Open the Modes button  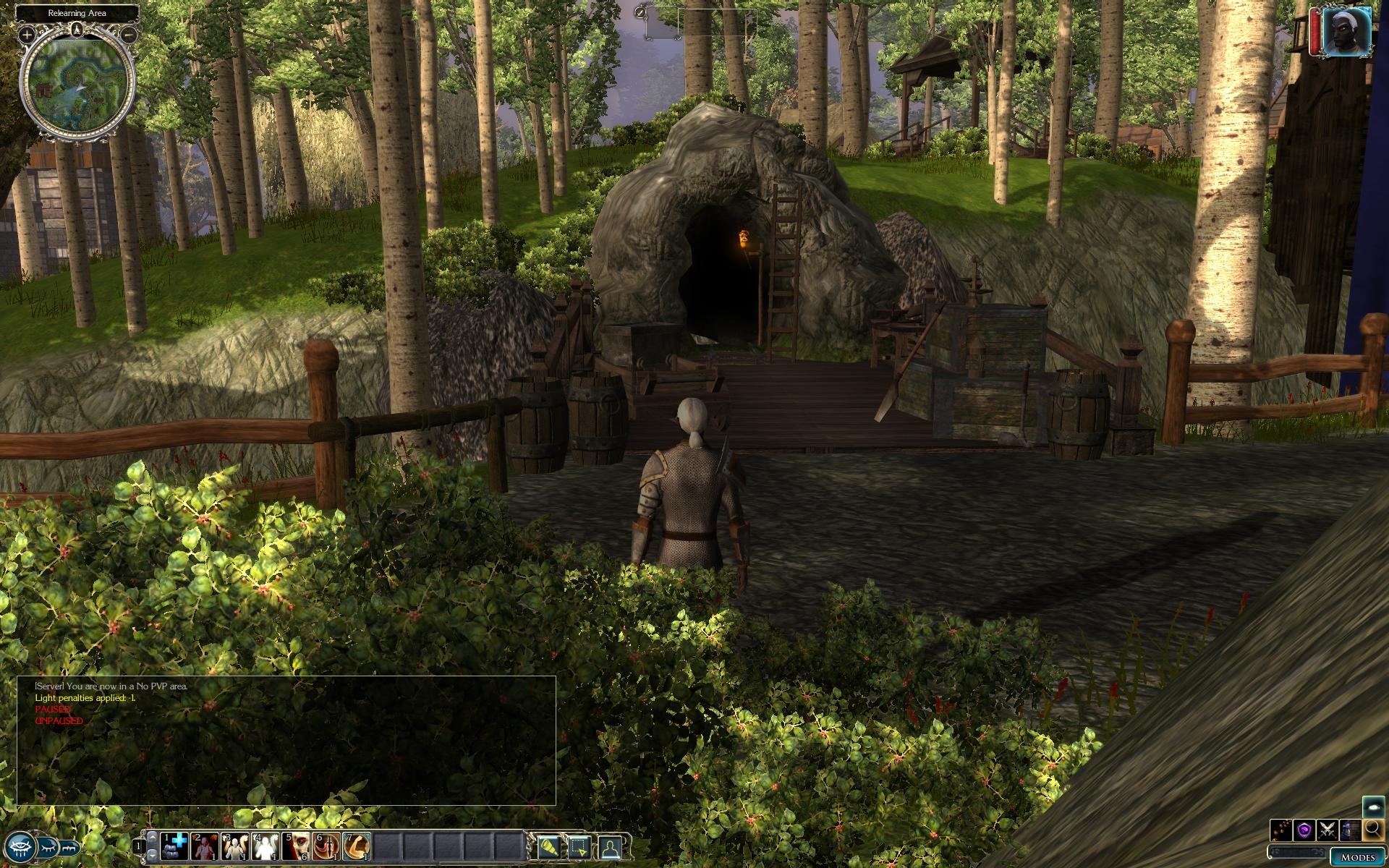1357,857
